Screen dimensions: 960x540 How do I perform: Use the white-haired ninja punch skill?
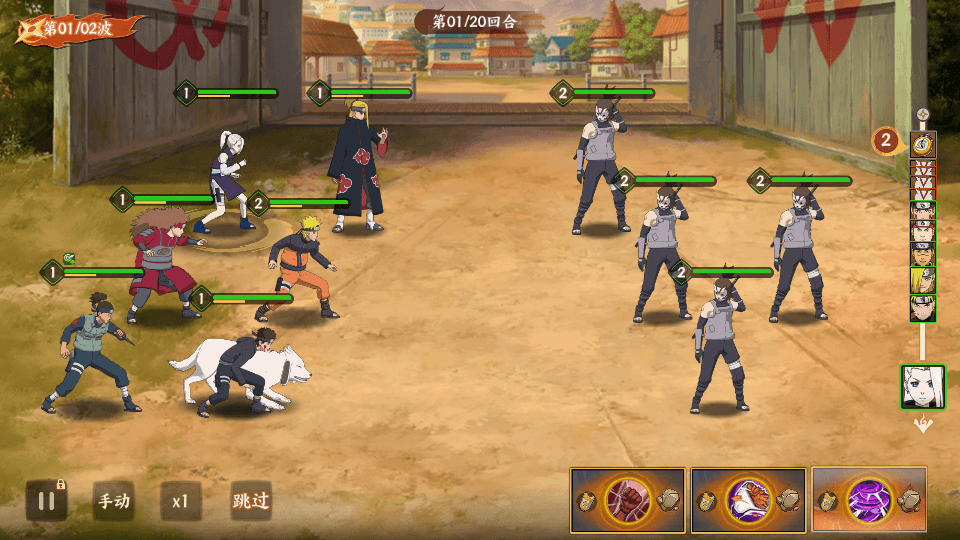coord(748,499)
